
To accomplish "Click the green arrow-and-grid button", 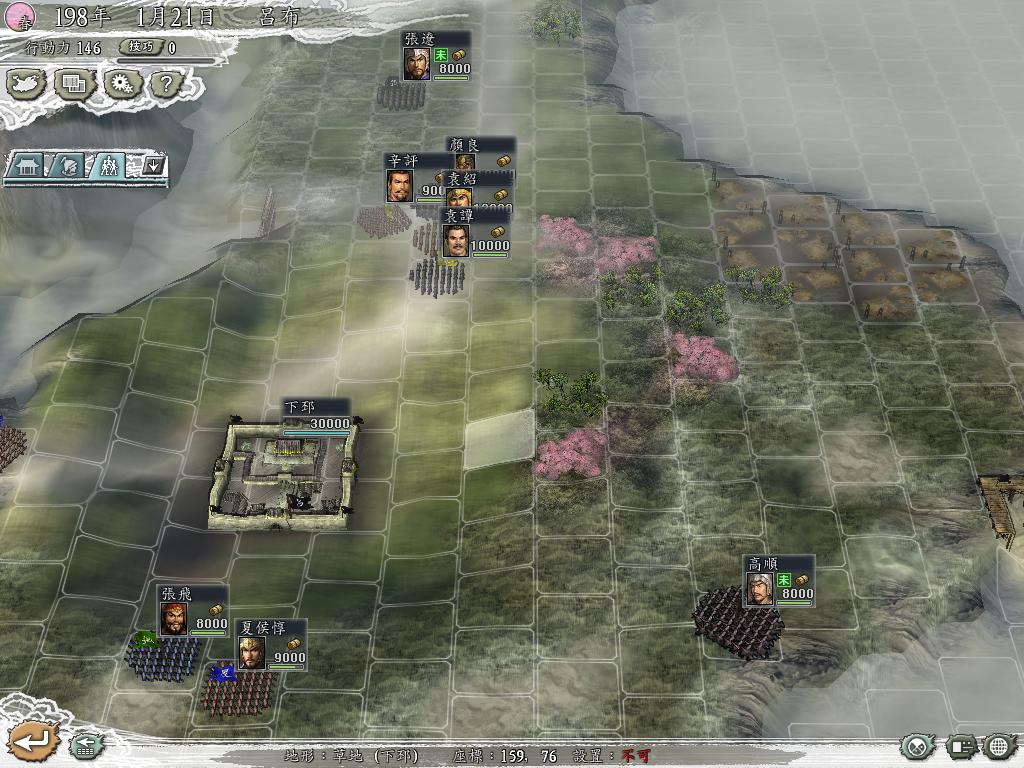I will [86, 745].
